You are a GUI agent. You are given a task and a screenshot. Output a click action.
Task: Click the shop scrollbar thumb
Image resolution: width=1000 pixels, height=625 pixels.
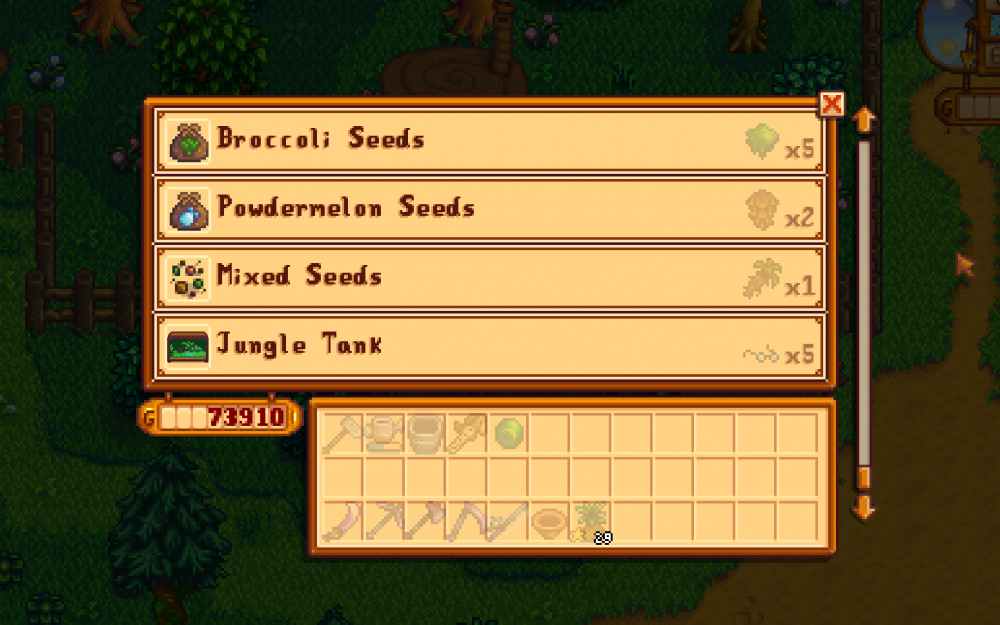pos(864,477)
